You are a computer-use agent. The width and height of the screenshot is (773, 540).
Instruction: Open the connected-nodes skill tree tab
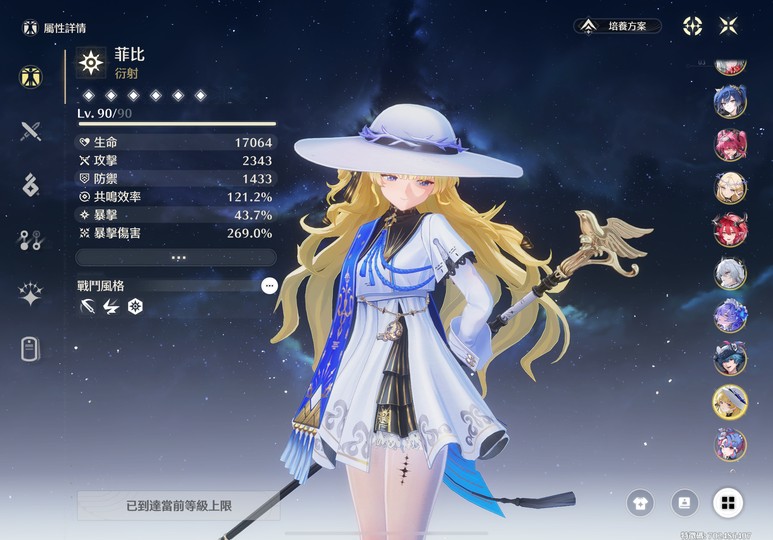click(x=31, y=239)
